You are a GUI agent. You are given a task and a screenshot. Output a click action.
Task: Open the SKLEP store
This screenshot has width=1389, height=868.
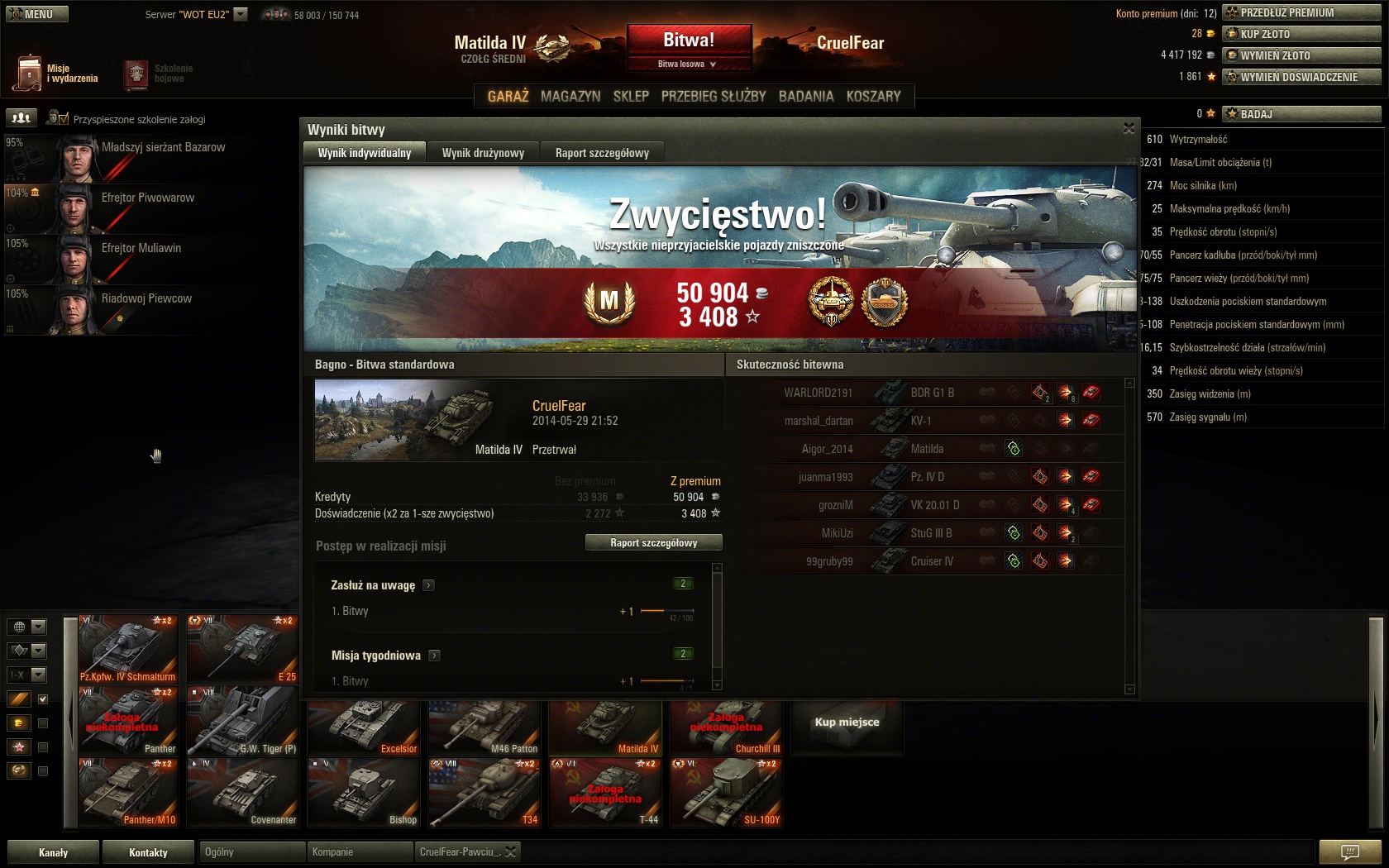(631, 96)
